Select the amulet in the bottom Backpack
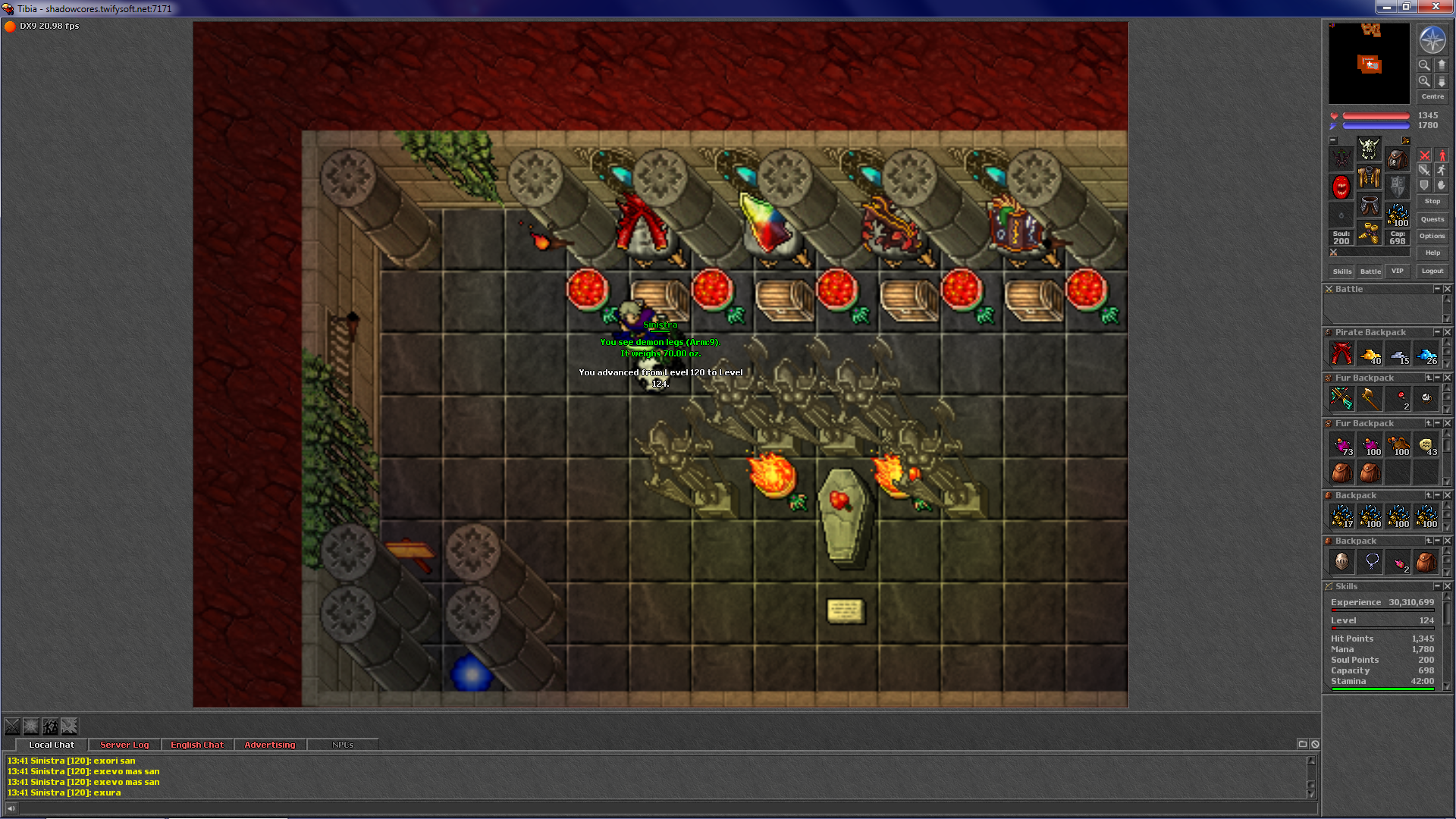This screenshot has height=819, width=1456. click(1371, 562)
